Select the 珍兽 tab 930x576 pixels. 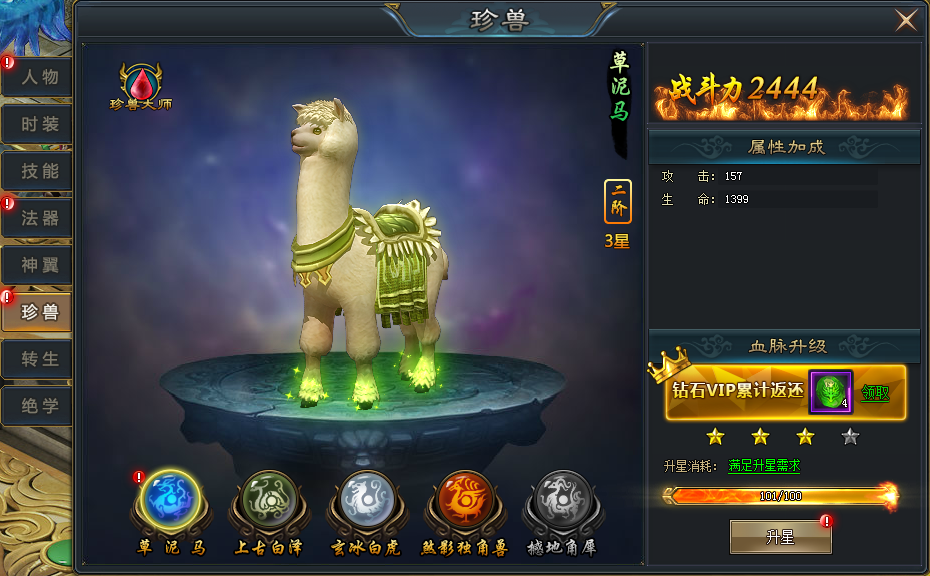pos(38,312)
